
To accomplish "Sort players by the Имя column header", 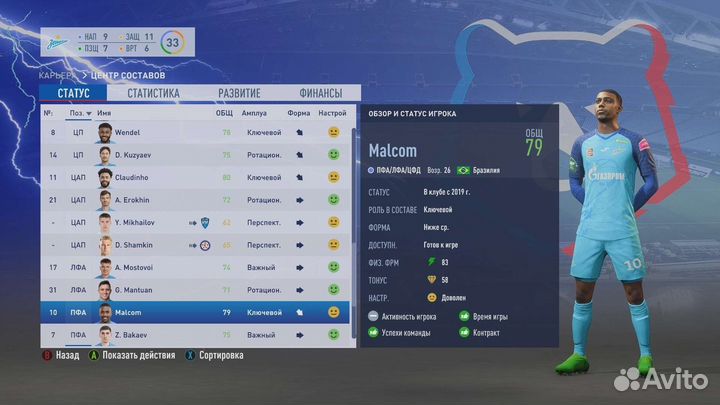I will point(104,113).
